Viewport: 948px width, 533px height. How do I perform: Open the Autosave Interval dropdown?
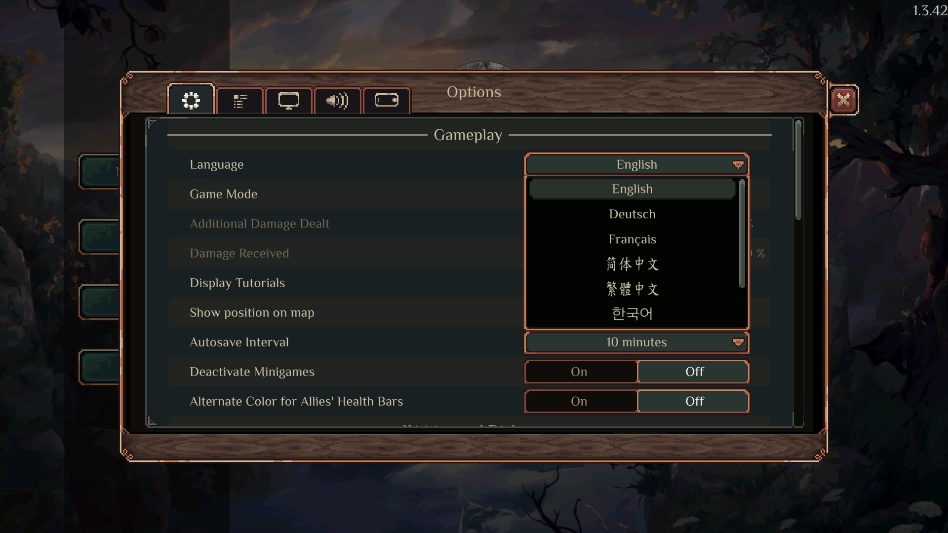click(x=637, y=342)
